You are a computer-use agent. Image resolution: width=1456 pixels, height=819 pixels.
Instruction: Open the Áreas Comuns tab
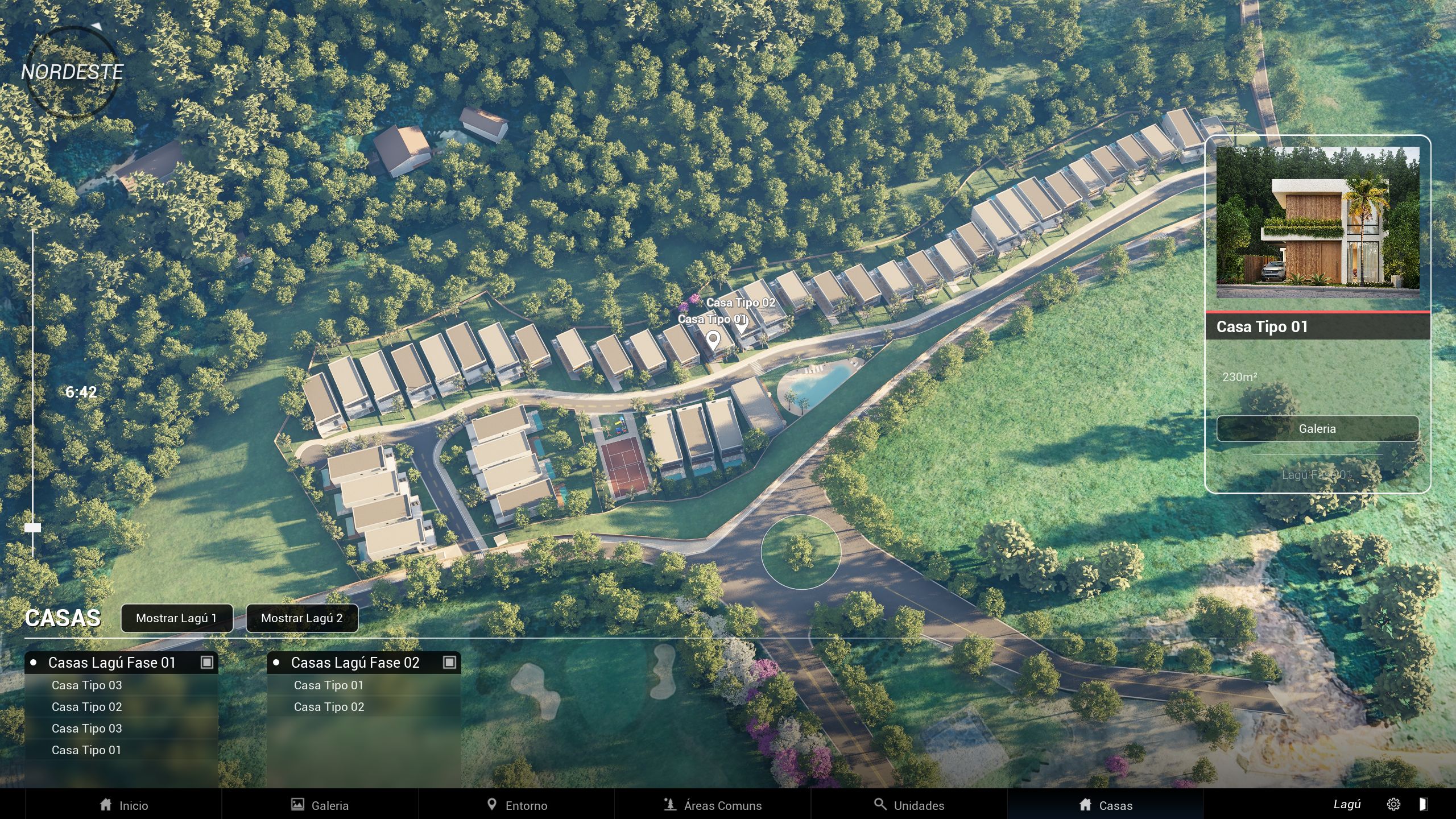click(x=712, y=805)
